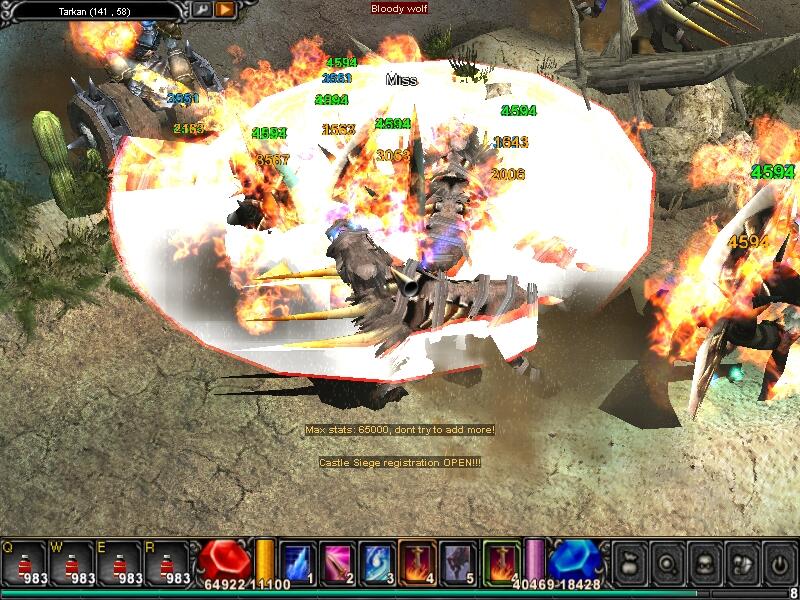Open the wrench settings button
The height and width of the screenshot is (600, 800).
[201, 9]
